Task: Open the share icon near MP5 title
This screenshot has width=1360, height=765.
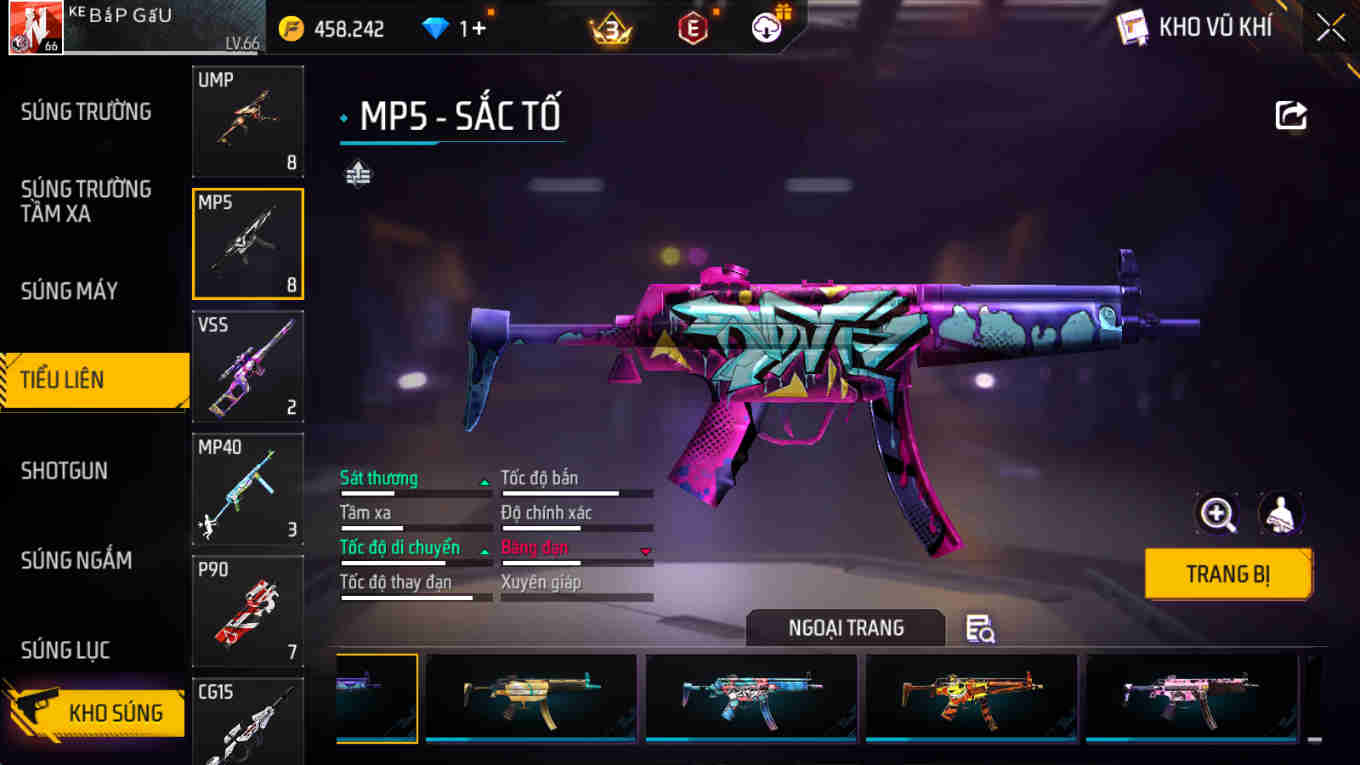Action: pos(1290,115)
